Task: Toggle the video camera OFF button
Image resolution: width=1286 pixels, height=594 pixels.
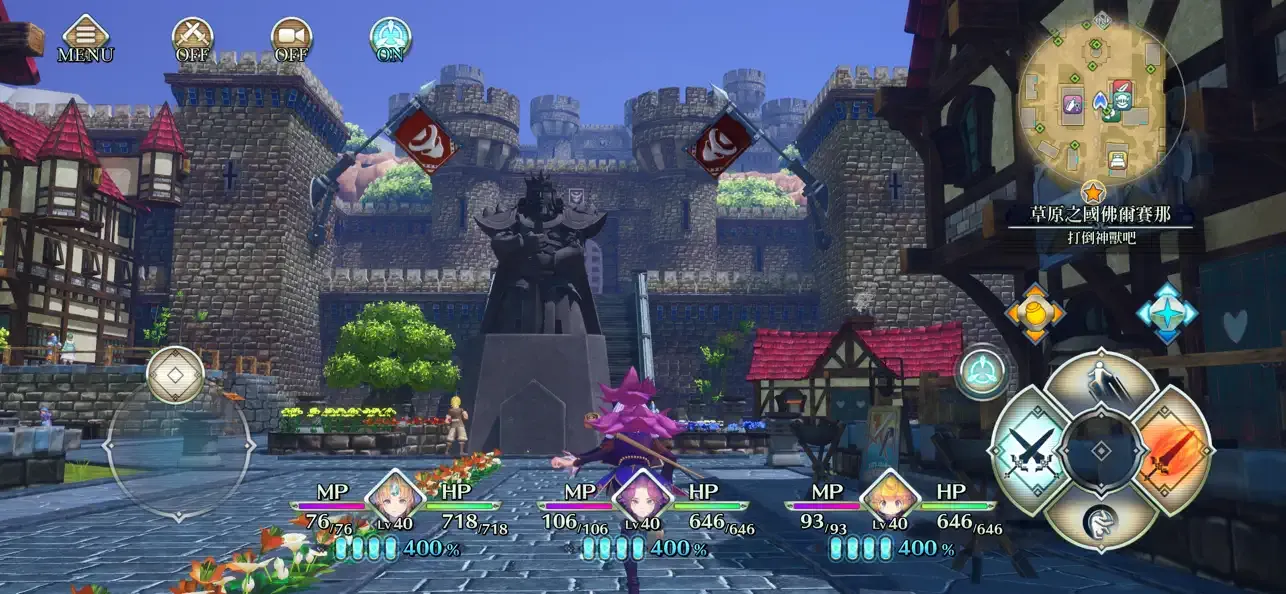Action: (x=291, y=38)
